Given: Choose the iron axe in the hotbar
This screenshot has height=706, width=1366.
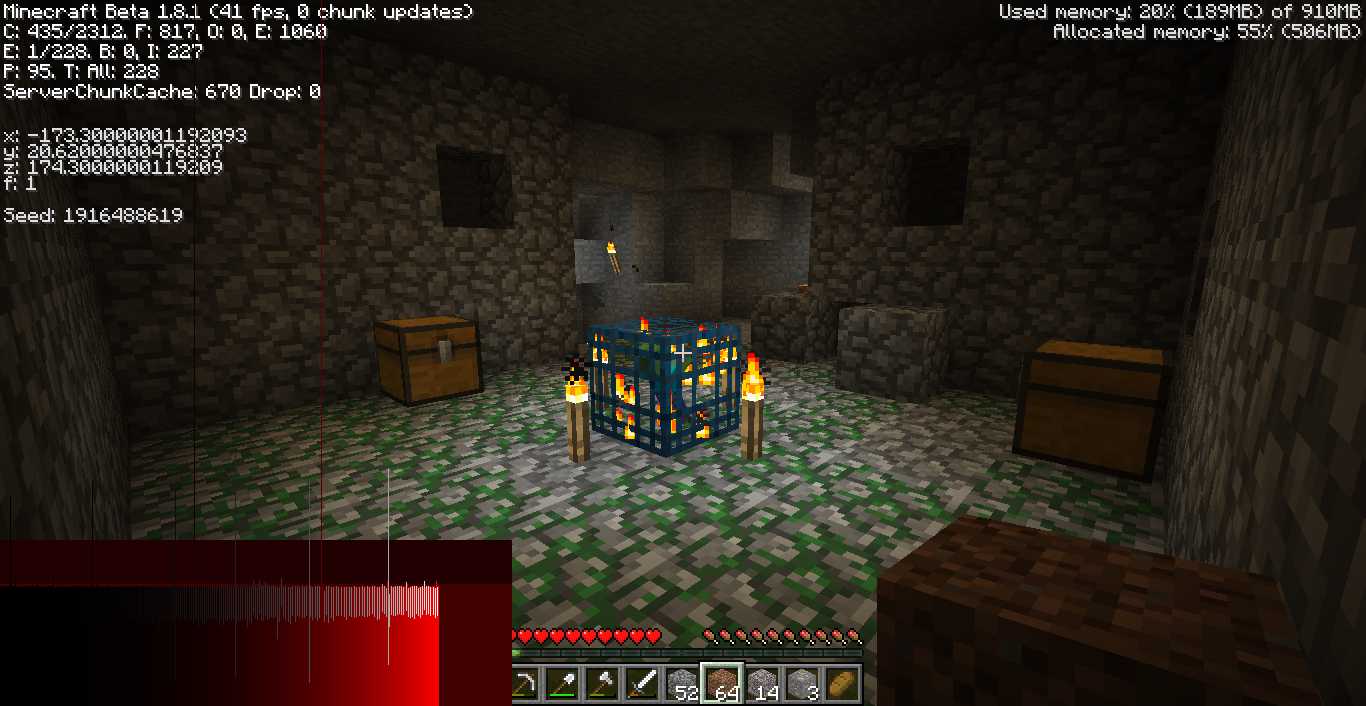Looking at the screenshot, I should click(x=602, y=683).
